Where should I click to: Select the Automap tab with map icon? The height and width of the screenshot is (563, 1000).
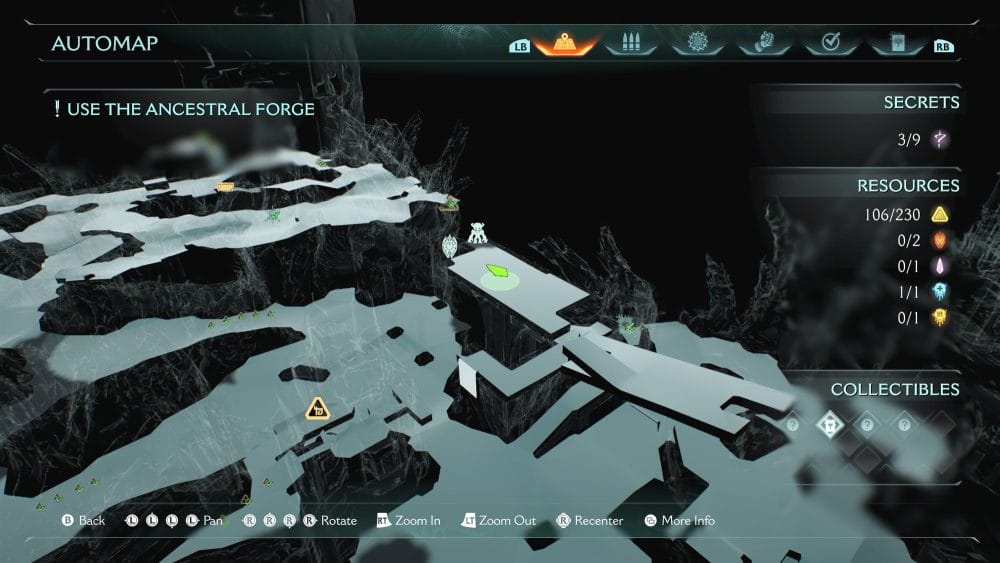click(564, 44)
